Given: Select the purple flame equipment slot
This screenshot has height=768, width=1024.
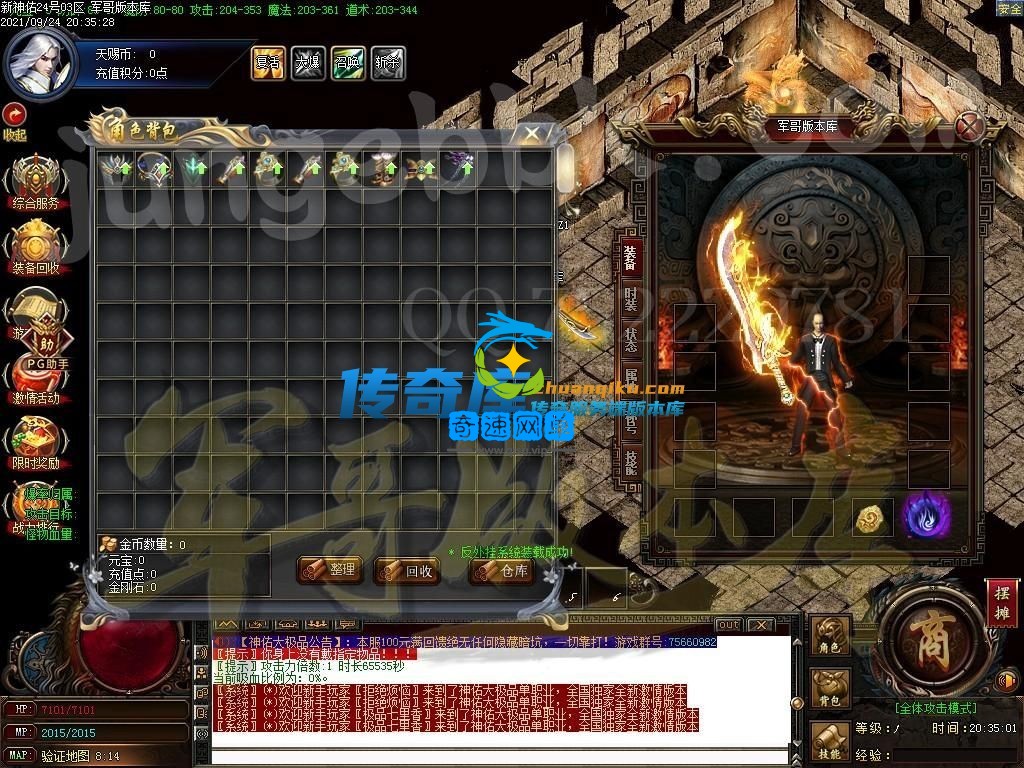Looking at the screenshot, I should coord(926,516).
